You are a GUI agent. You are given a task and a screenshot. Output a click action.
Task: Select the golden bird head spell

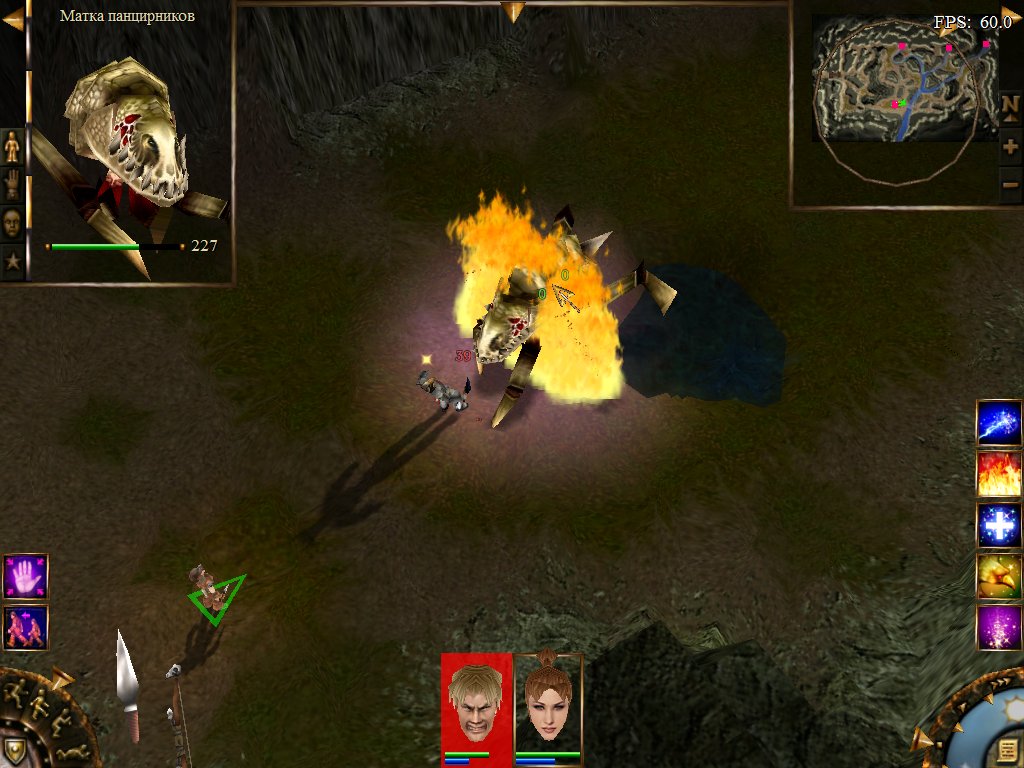(x=998, y=575)
